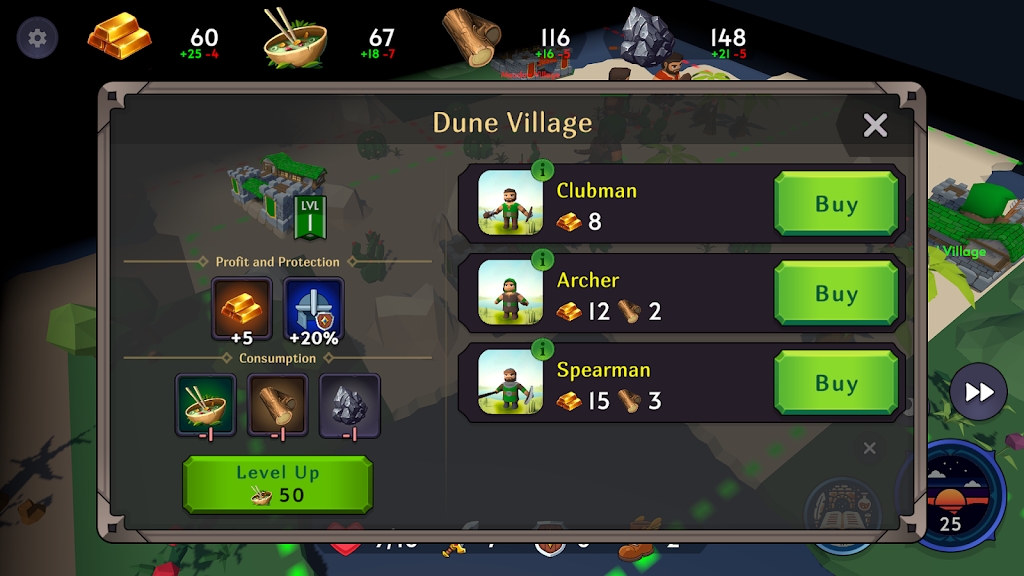Close the Dune Village panel
The image size is (1024, 576).
(875, 125)
